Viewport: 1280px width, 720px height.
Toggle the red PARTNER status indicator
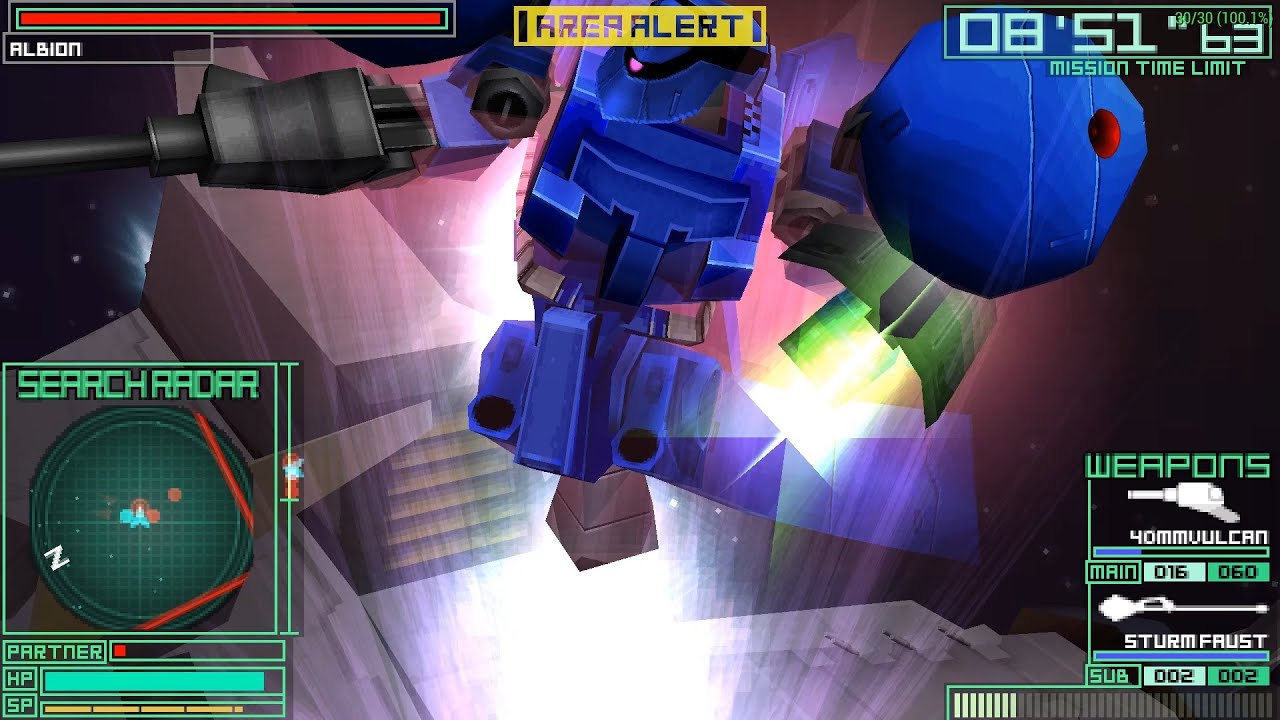(x=120, y=650)
